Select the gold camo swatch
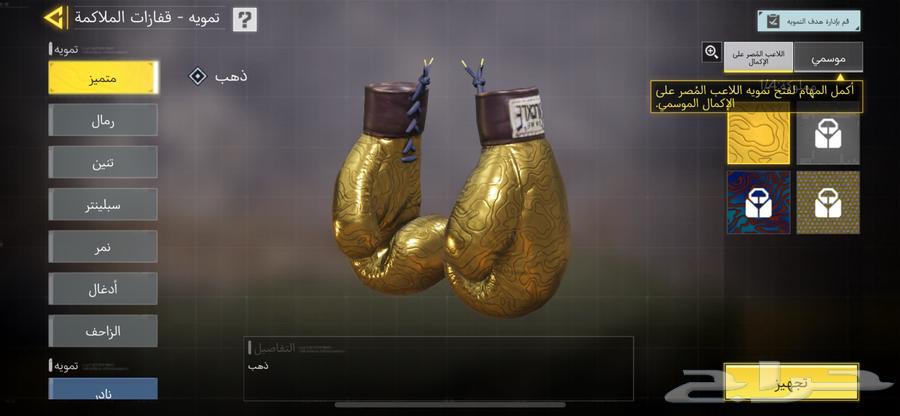 click(x=758, y=138)
